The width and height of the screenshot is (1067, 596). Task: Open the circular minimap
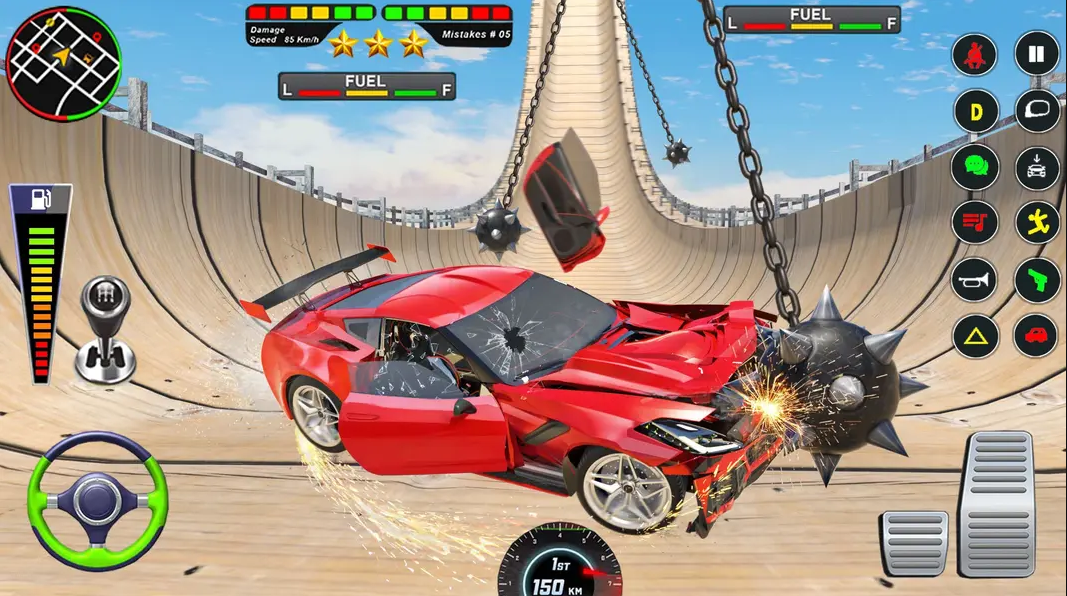point(63,64)
